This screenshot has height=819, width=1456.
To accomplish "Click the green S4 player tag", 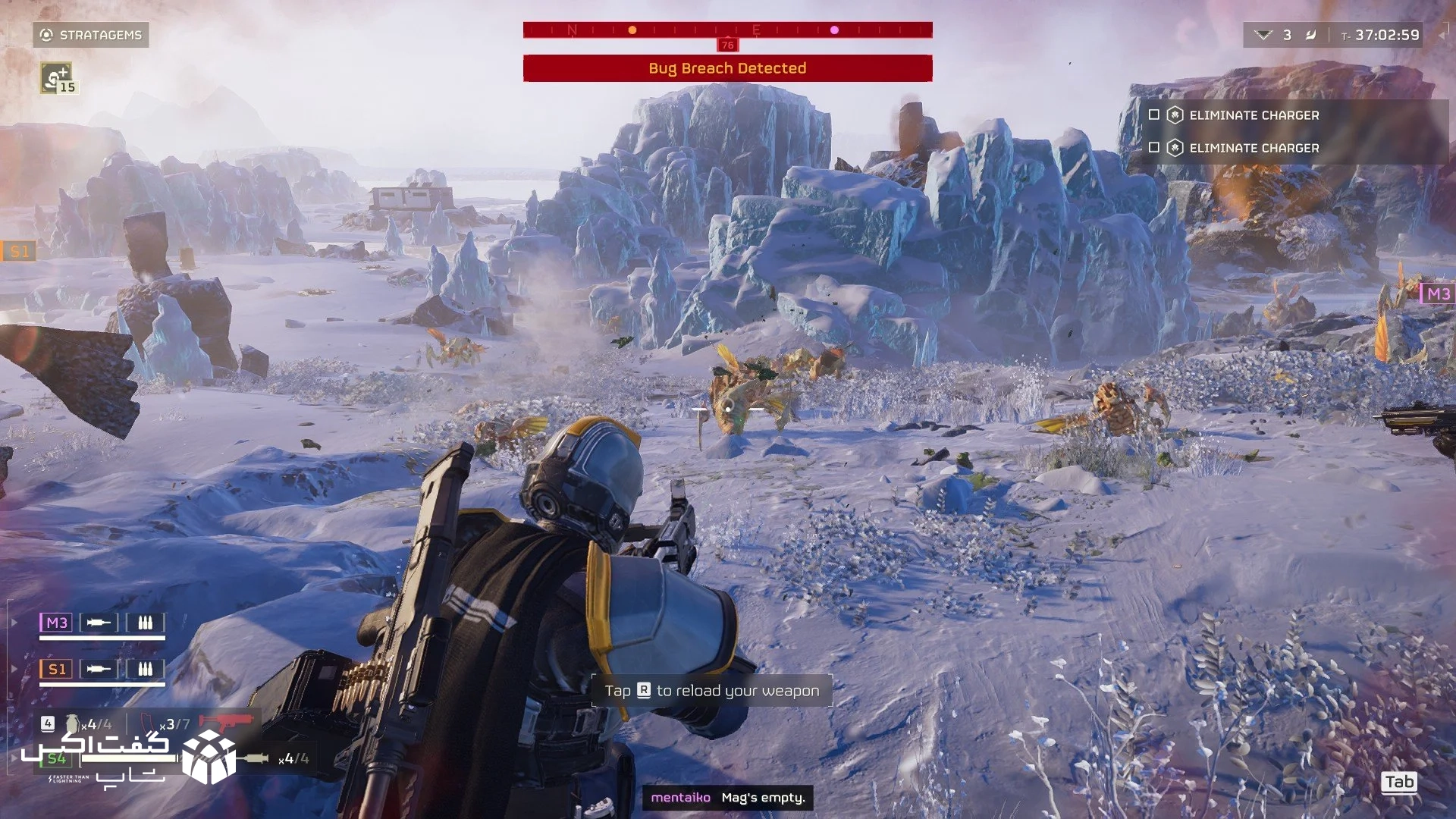I will point(57,758).
